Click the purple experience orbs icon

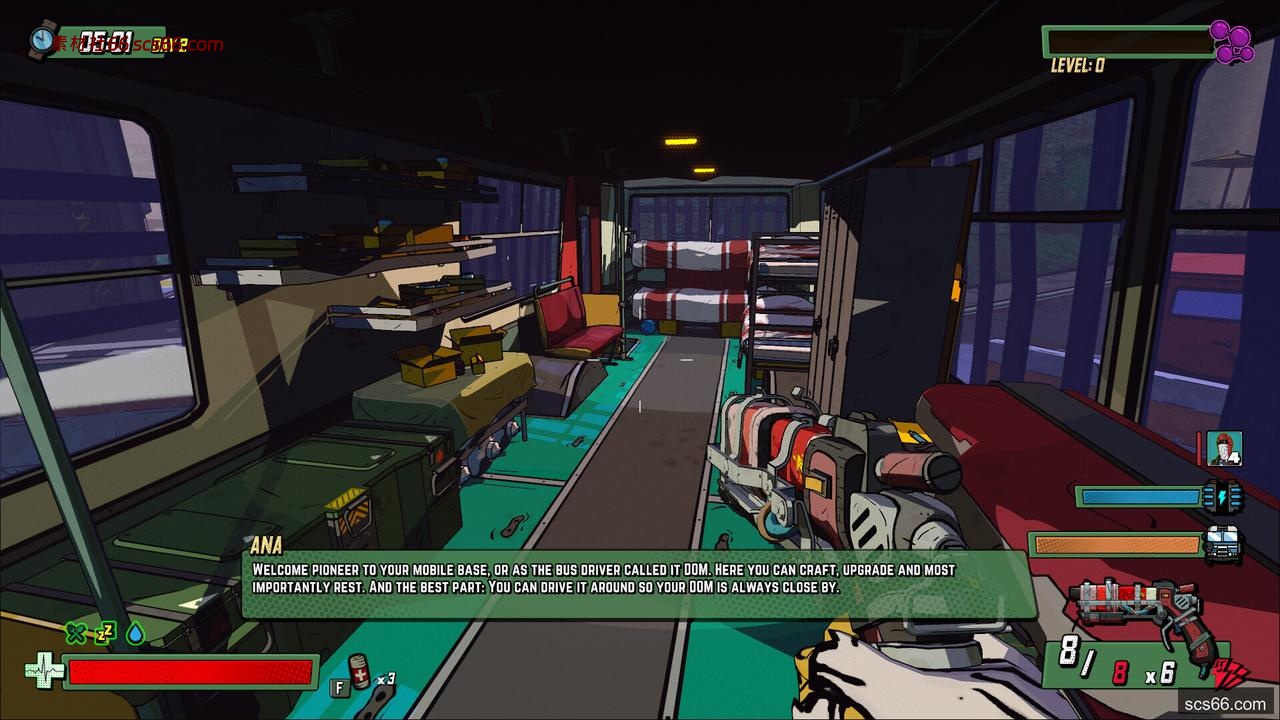(x=1232, y=41)
